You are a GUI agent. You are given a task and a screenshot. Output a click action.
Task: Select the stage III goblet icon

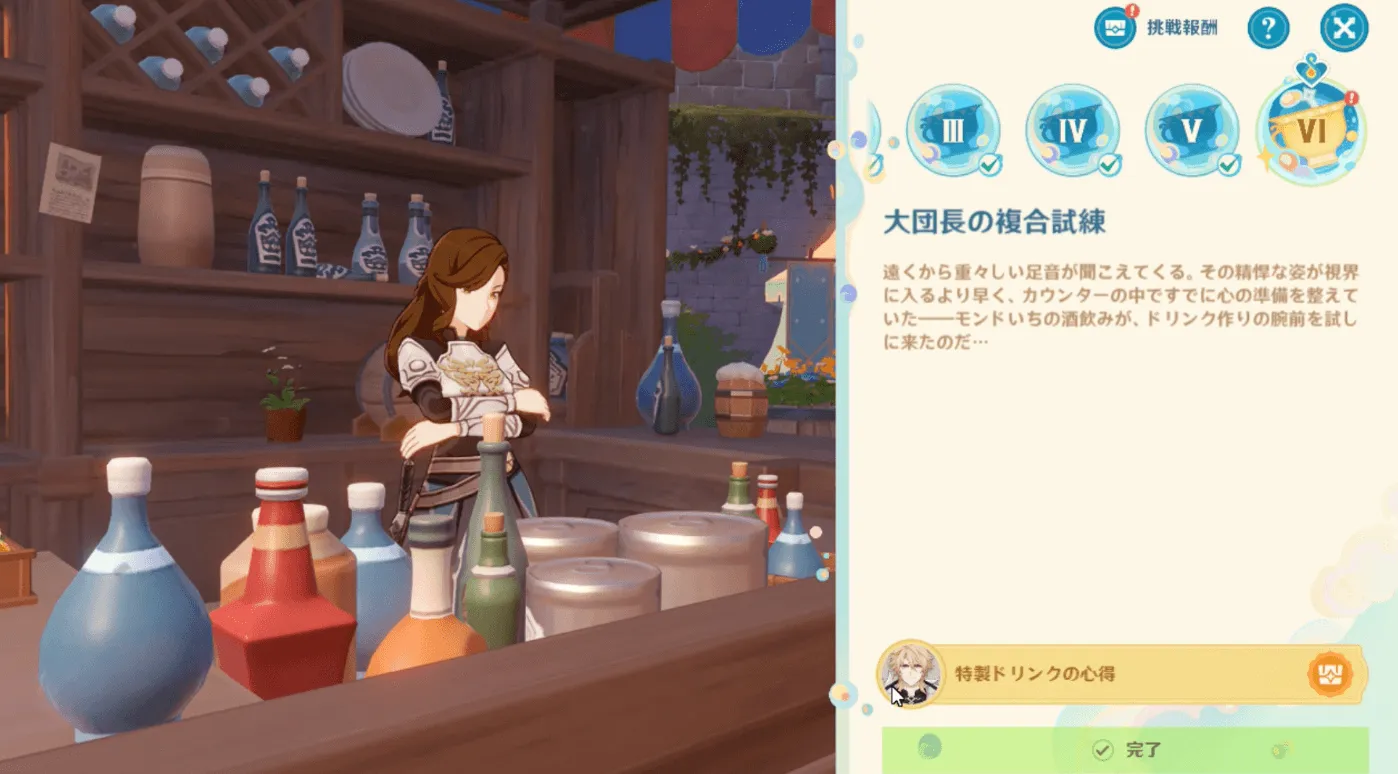tap(952, 128)
